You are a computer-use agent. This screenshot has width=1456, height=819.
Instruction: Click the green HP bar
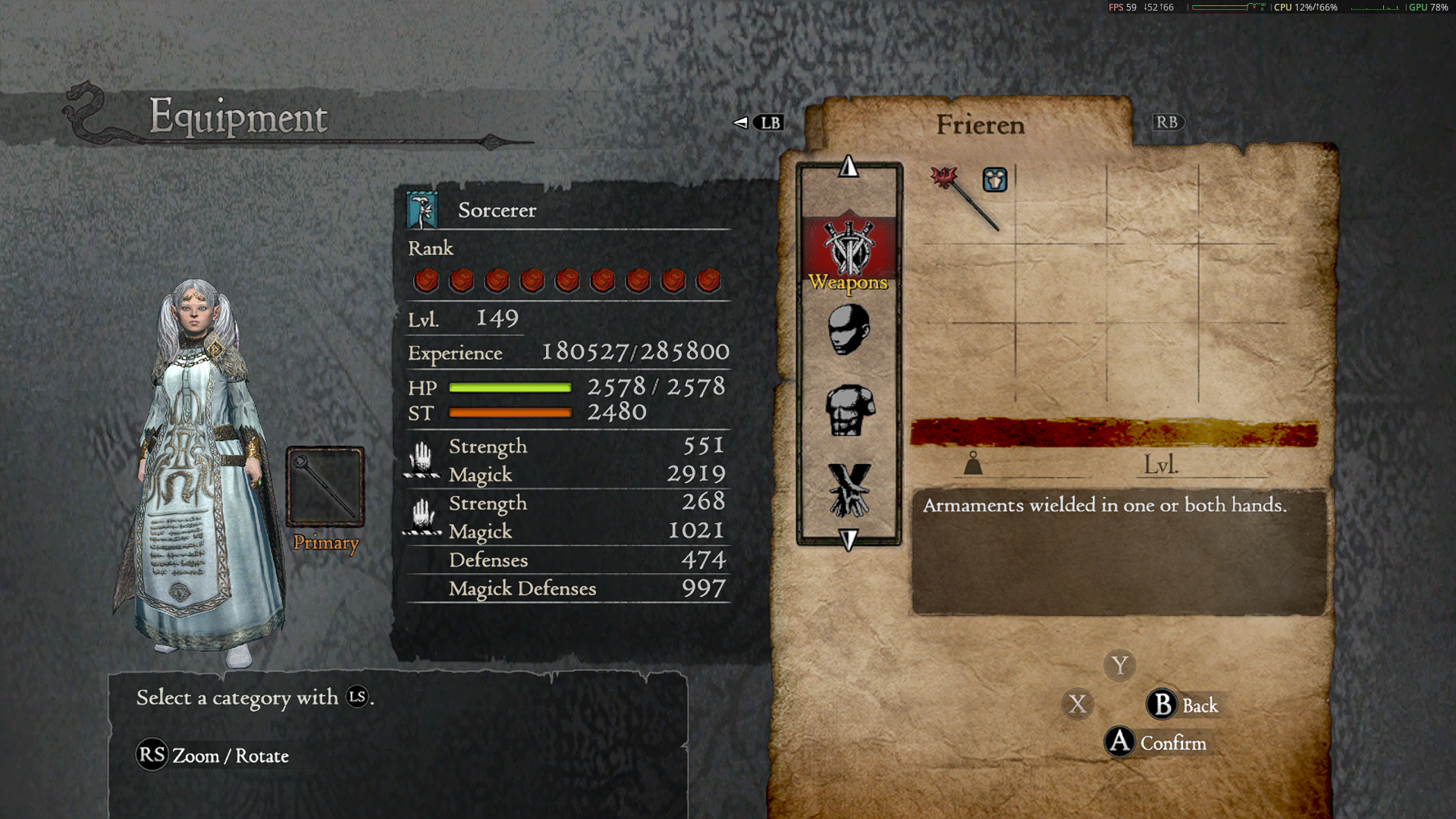click(x=508, y=387)
